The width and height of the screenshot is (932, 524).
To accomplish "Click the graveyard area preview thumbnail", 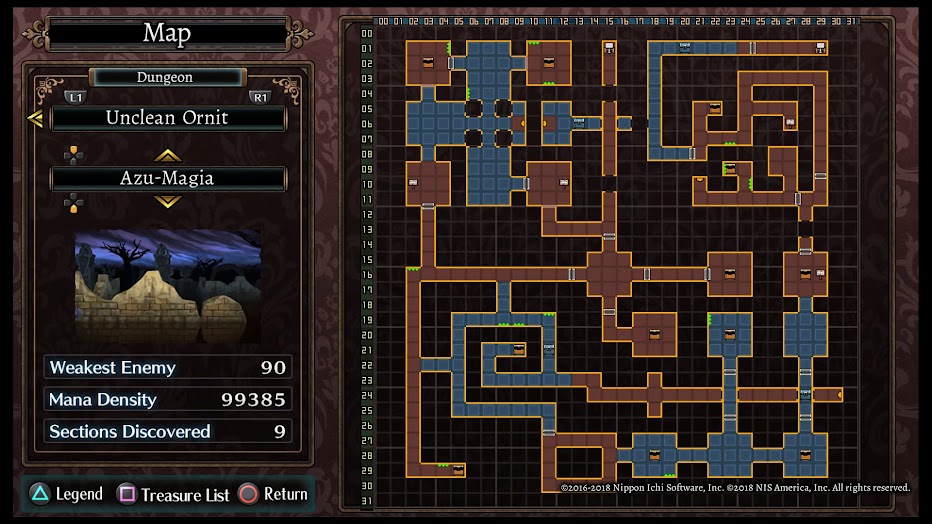I will click(x=168, y=286).
